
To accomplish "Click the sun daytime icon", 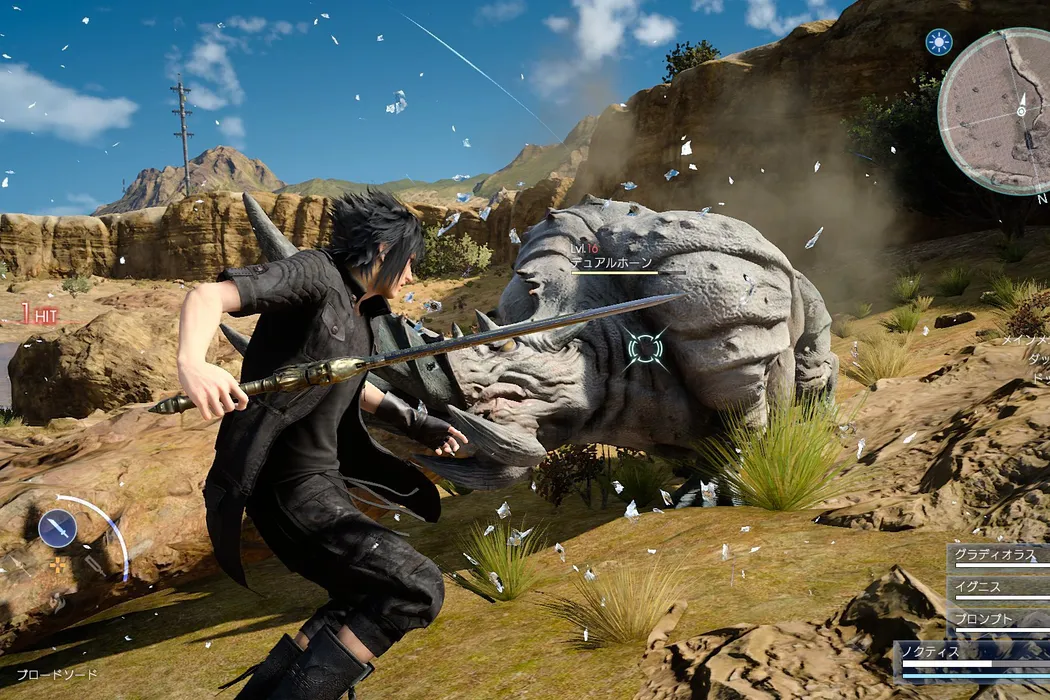I will point(939,41).
